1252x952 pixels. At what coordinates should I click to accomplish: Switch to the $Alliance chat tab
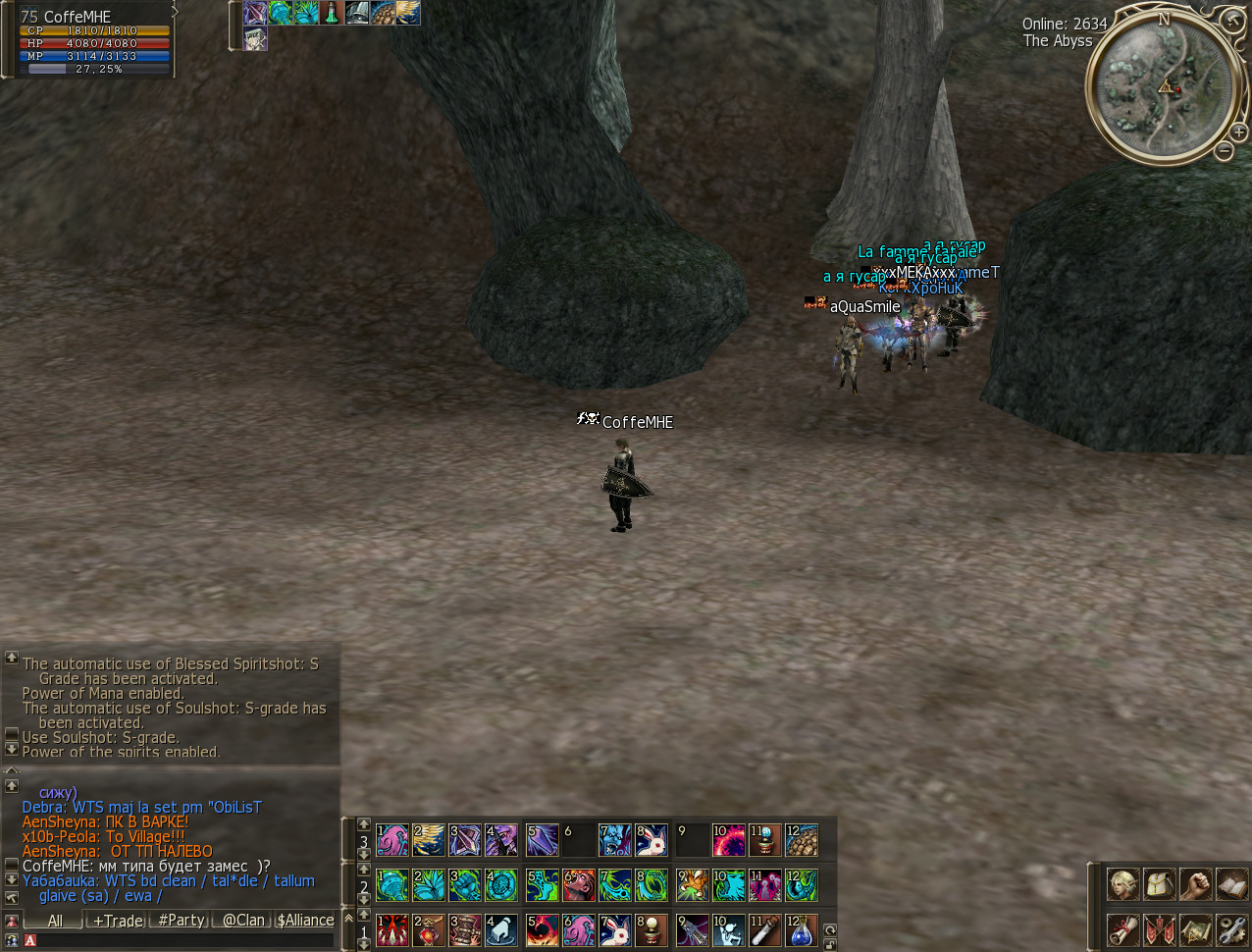tap(305, 921)
